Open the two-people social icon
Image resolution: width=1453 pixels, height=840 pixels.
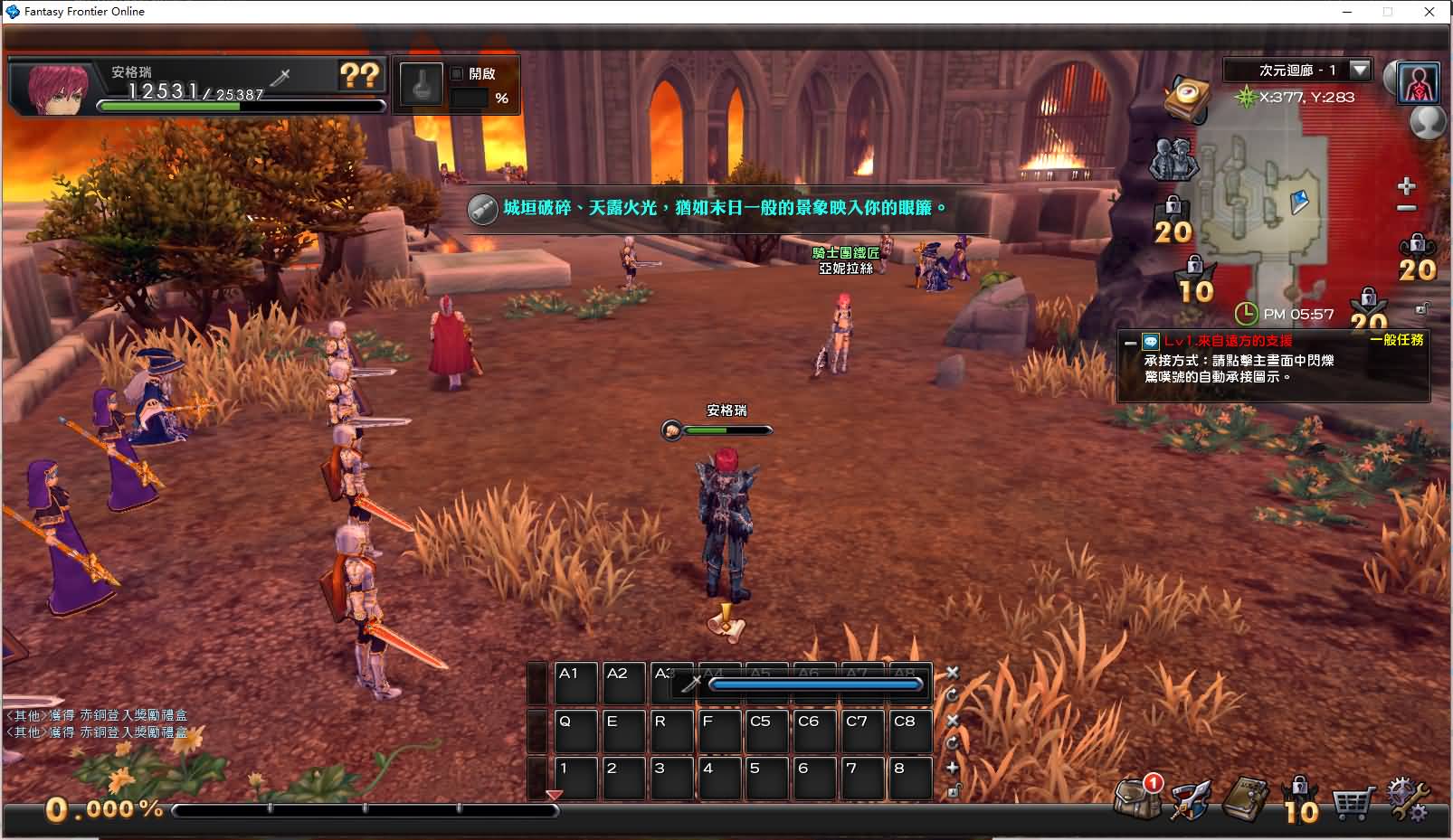(1173, 159)
